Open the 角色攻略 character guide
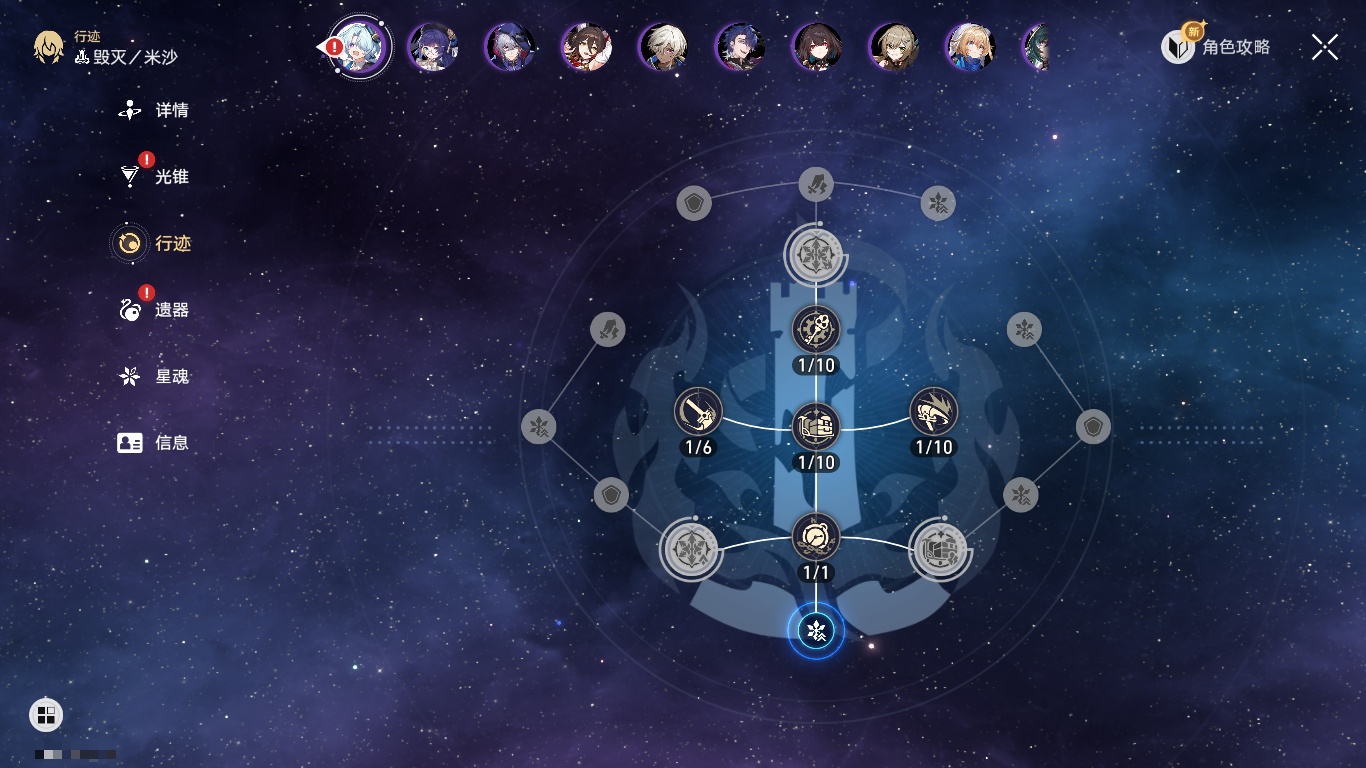Image resolution: width=1366 pixels, height=768 pixels. [x=1216, y=46]
